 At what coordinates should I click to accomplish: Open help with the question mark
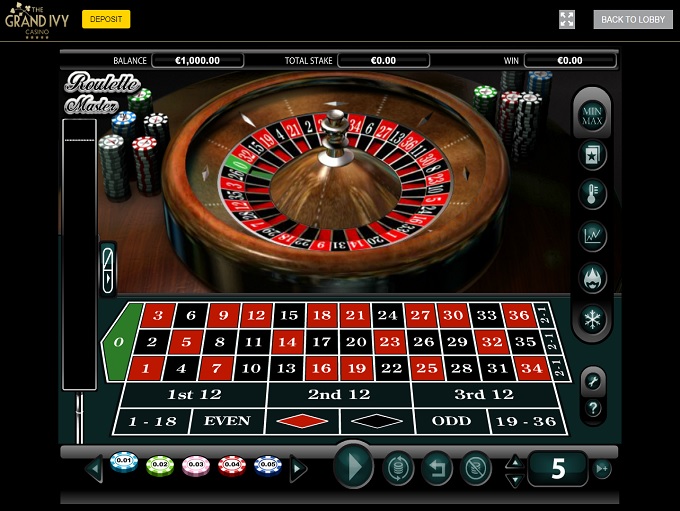(x=593, y=408)
